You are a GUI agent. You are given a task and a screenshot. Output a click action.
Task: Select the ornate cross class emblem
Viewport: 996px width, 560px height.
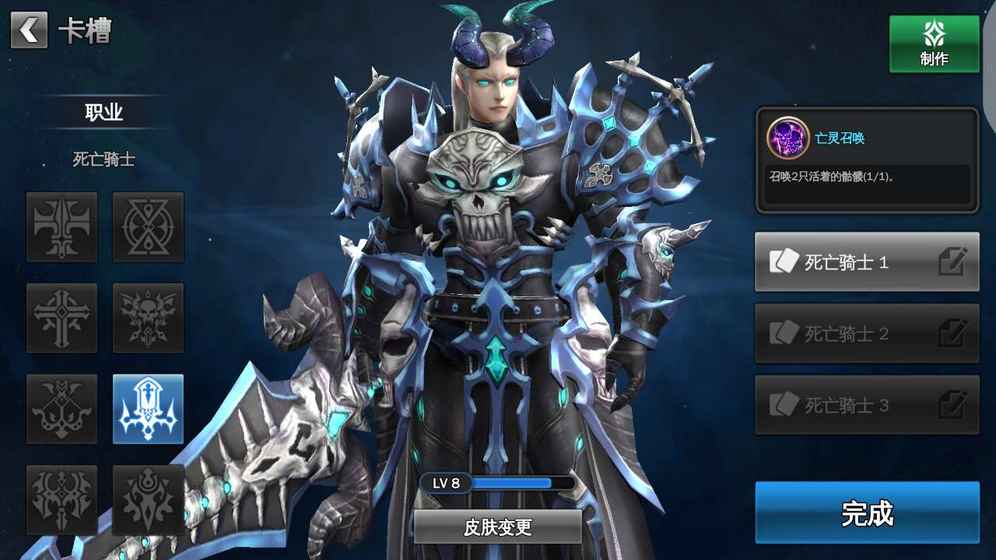62,318
